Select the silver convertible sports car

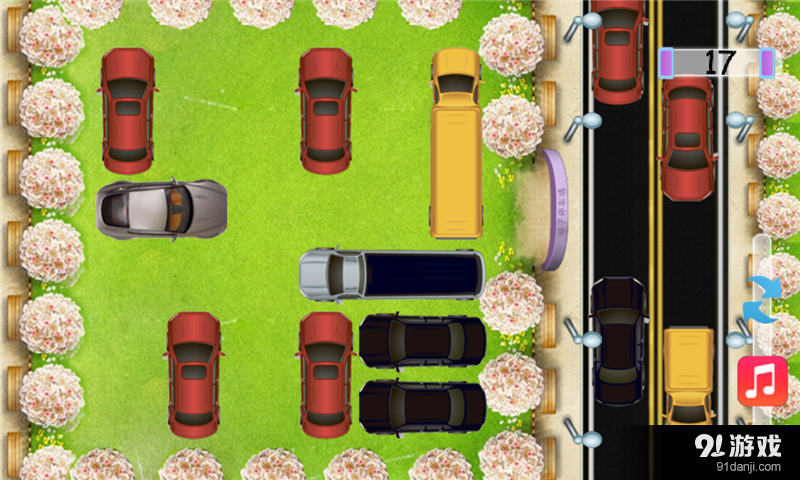(x=161, y=209)
